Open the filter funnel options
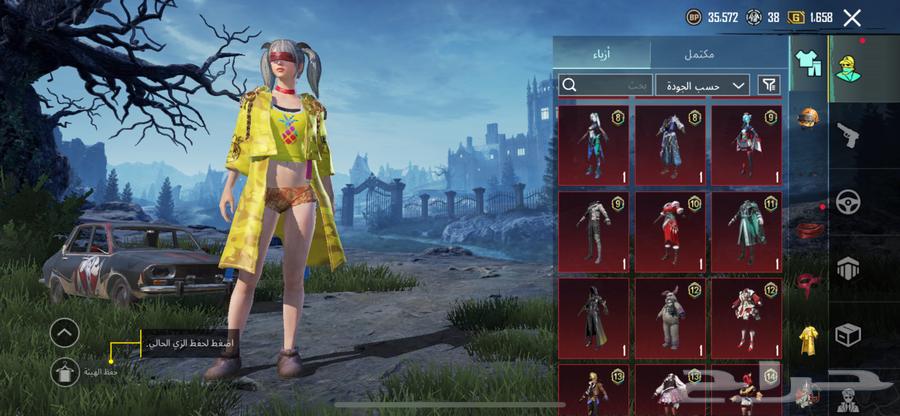 pyautogui.click(x=769, y=85)
